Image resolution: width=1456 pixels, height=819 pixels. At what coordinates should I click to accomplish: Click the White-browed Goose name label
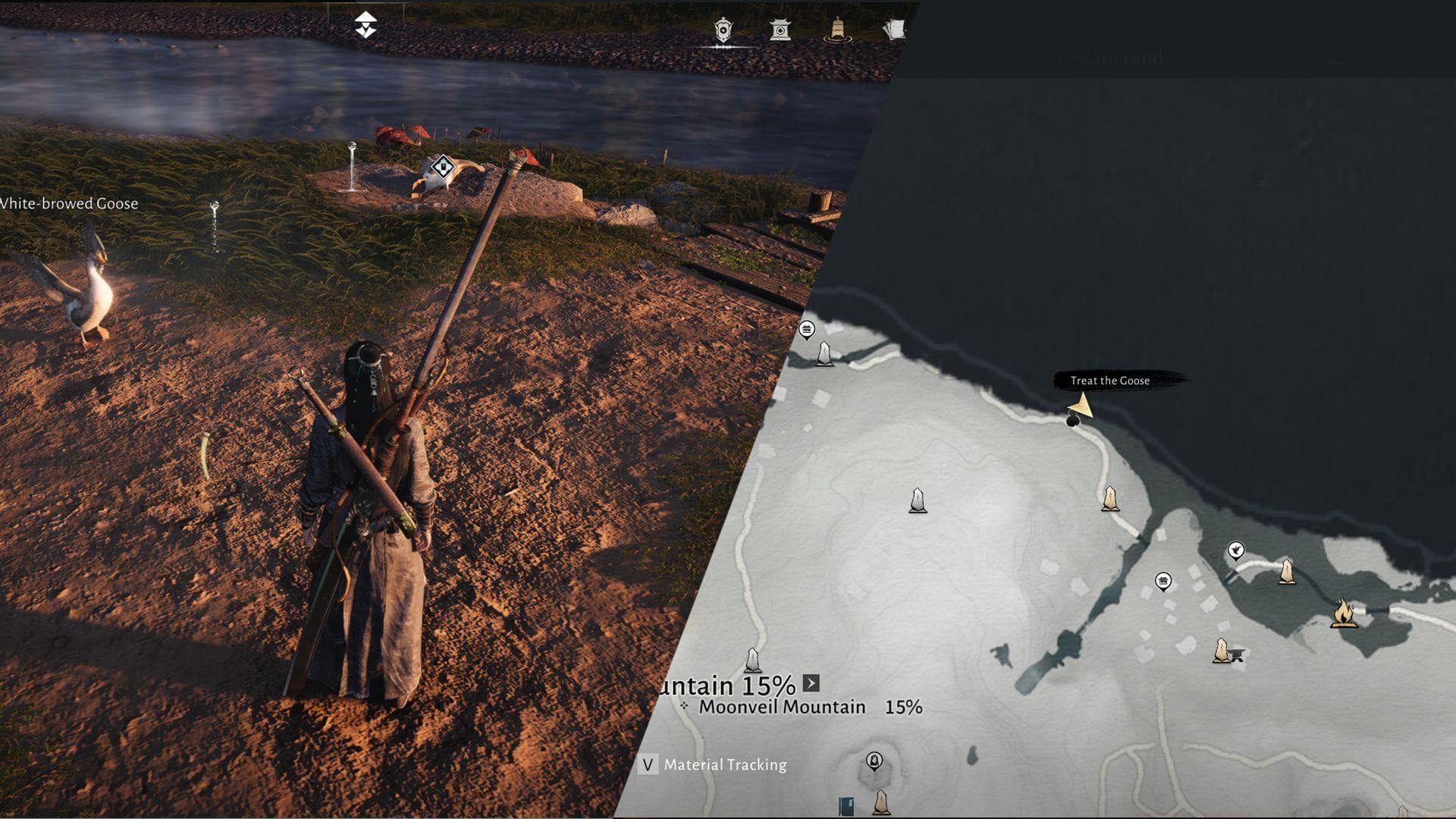(68, 203)
